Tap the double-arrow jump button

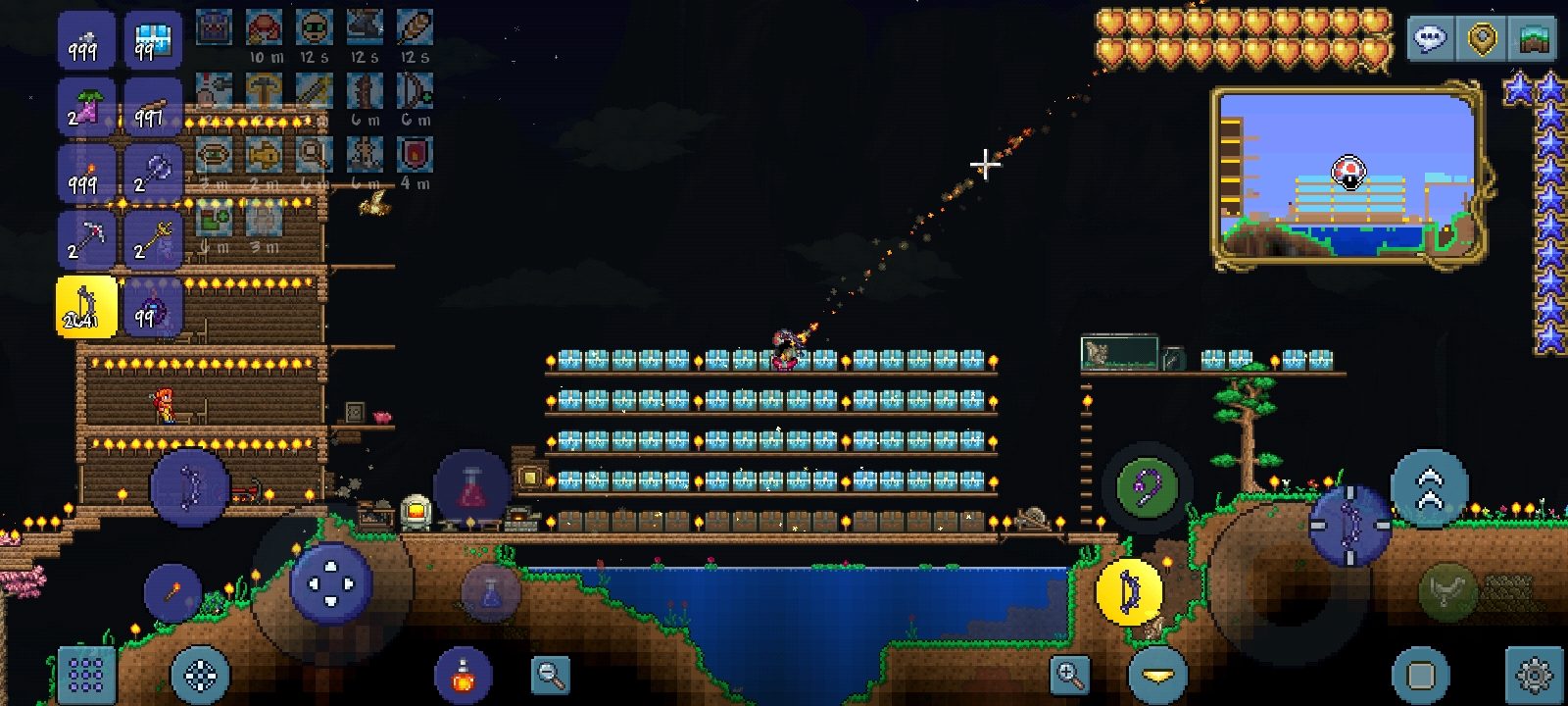(x=1429, y=487)
